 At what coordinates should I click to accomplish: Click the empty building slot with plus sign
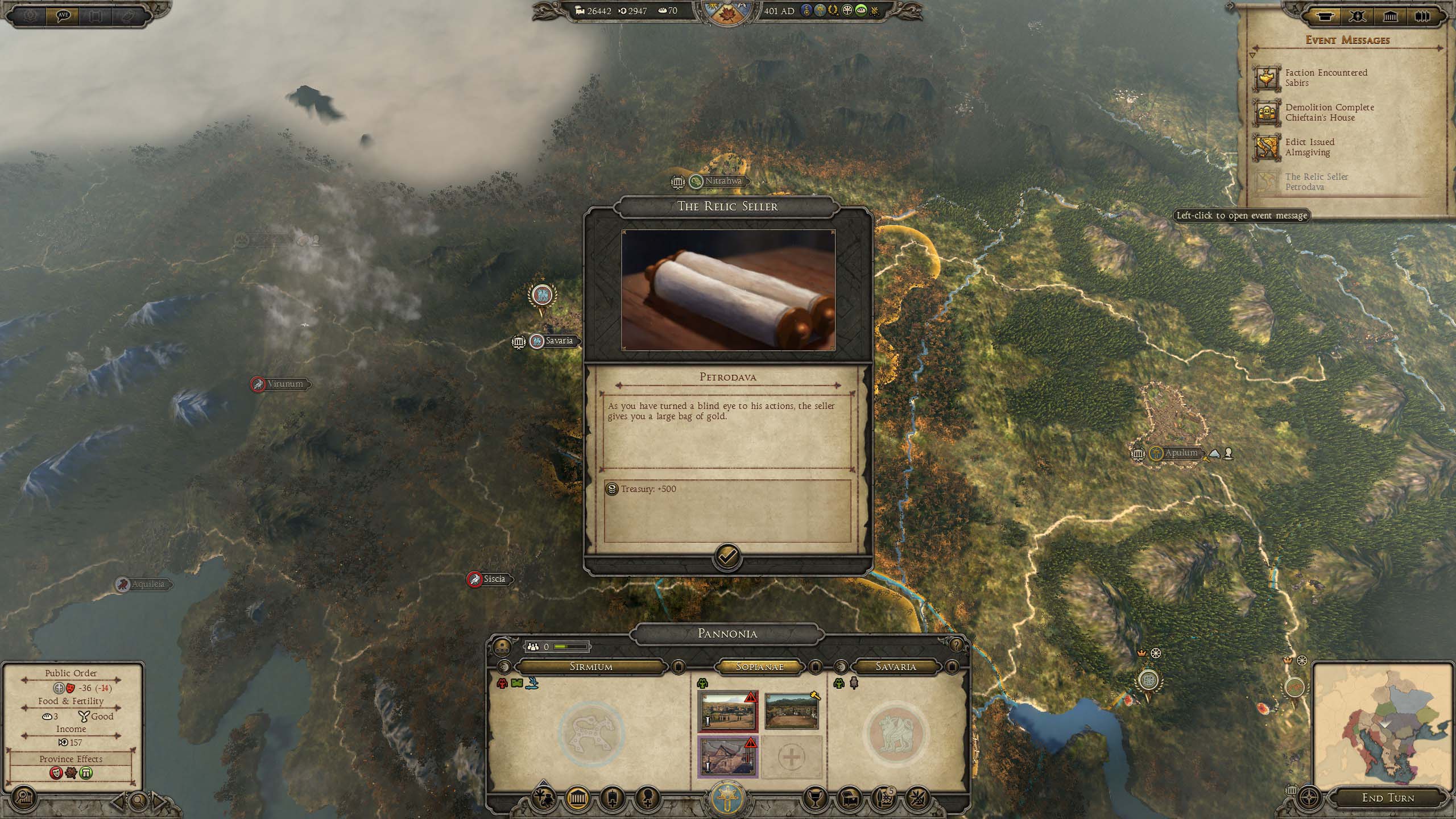[x=791, y=756]
